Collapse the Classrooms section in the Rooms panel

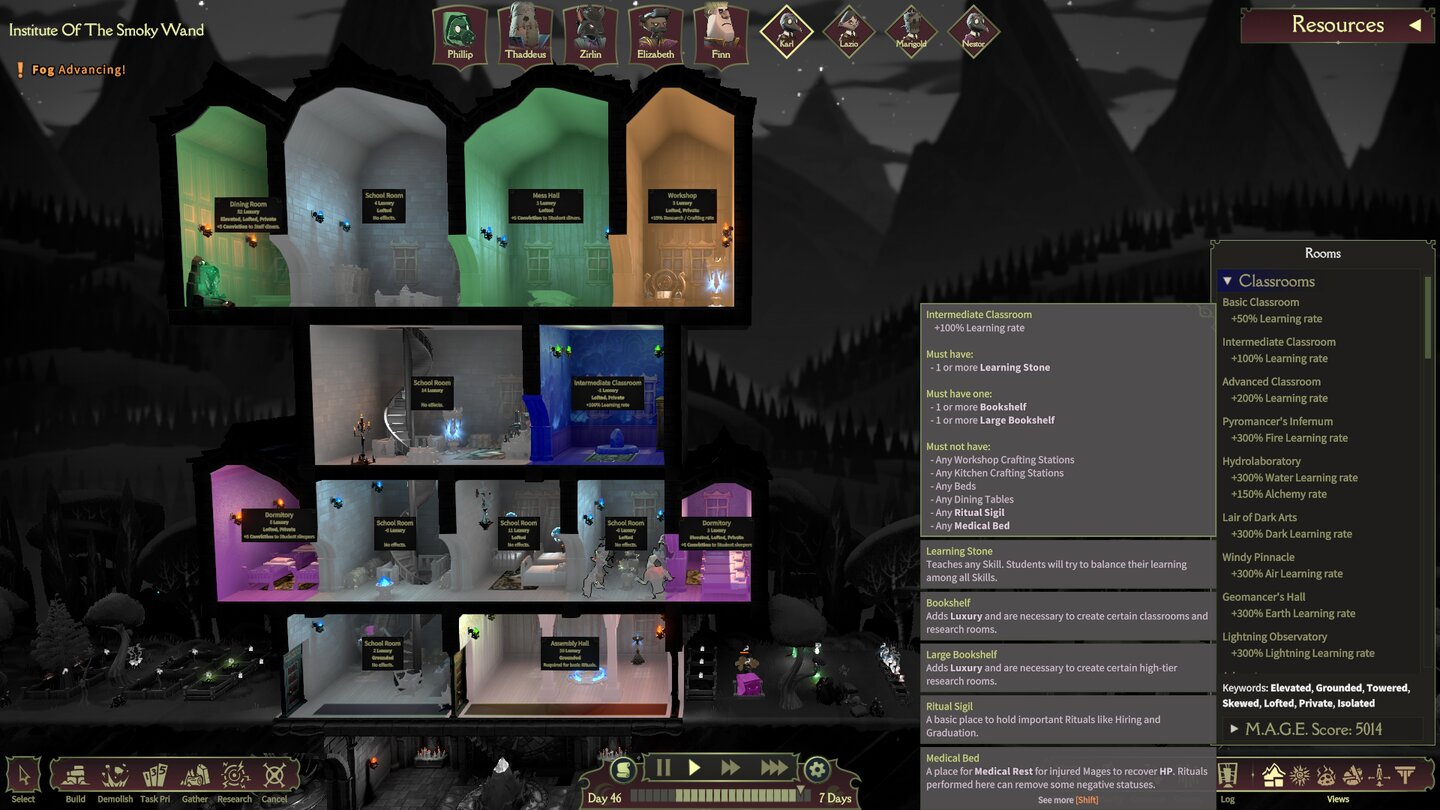click(1229, 280)
